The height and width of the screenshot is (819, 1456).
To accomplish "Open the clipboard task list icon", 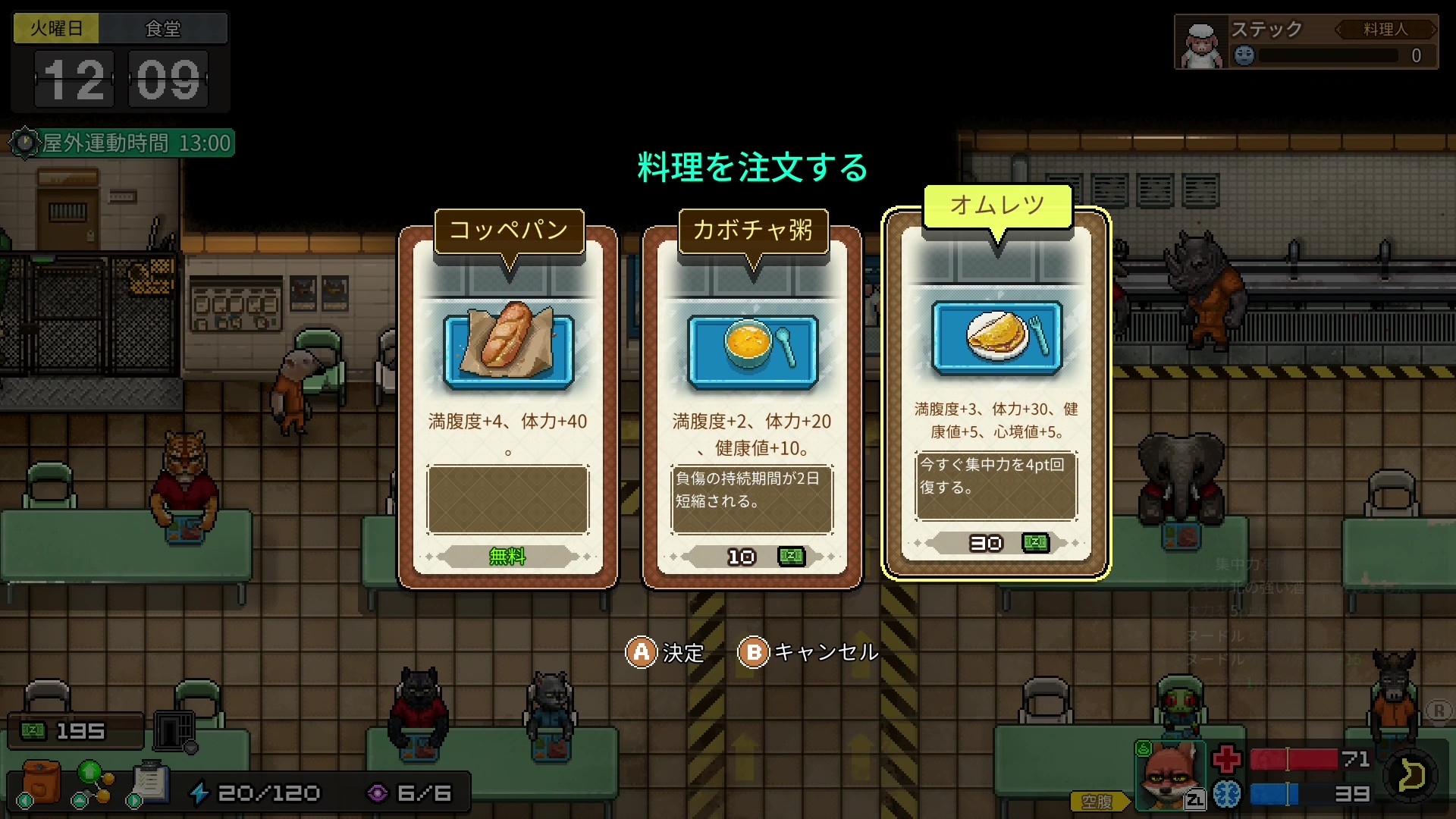I will tap(150, 782).
